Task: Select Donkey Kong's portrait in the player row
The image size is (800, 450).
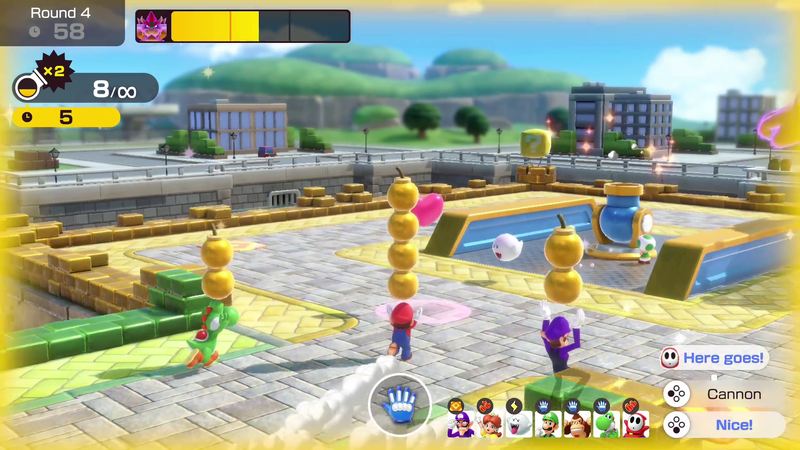Action: click(576, 423)
